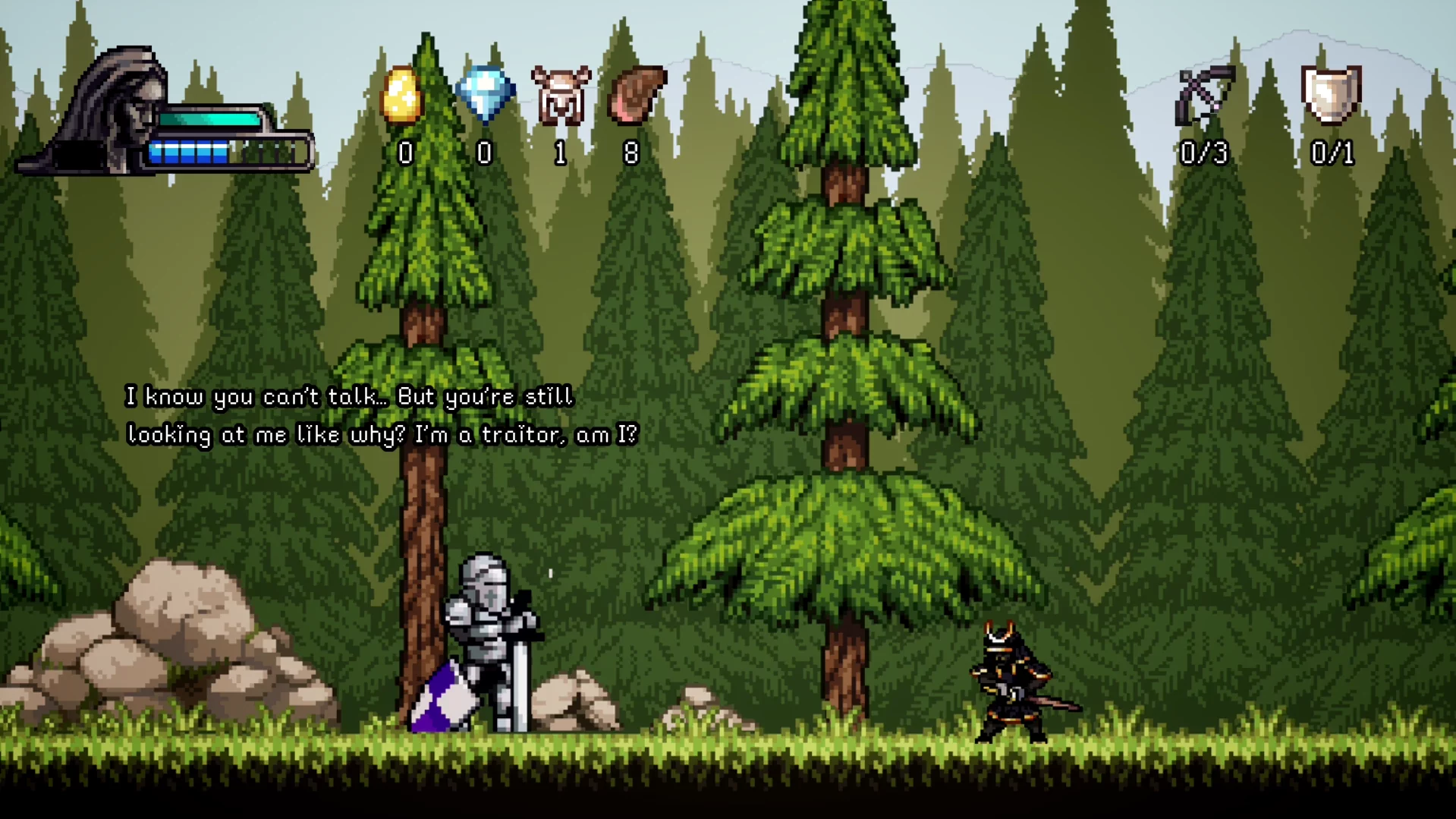This screenshot has width=1456, height=819.
Task: Select the roasted meat food icon
Action: (x=637, y=95)
